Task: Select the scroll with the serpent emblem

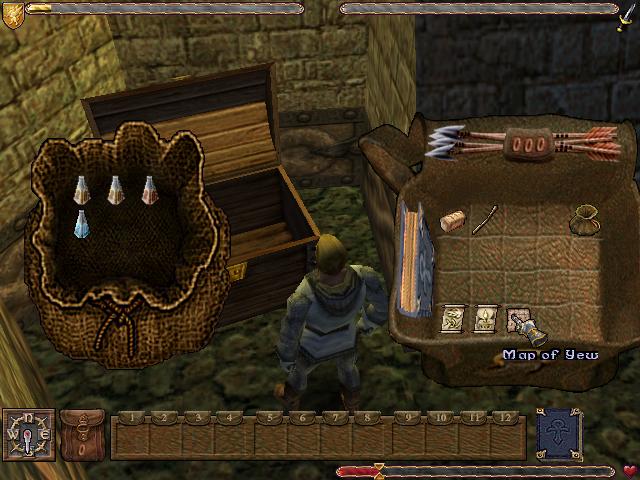Action: point(454,320)
